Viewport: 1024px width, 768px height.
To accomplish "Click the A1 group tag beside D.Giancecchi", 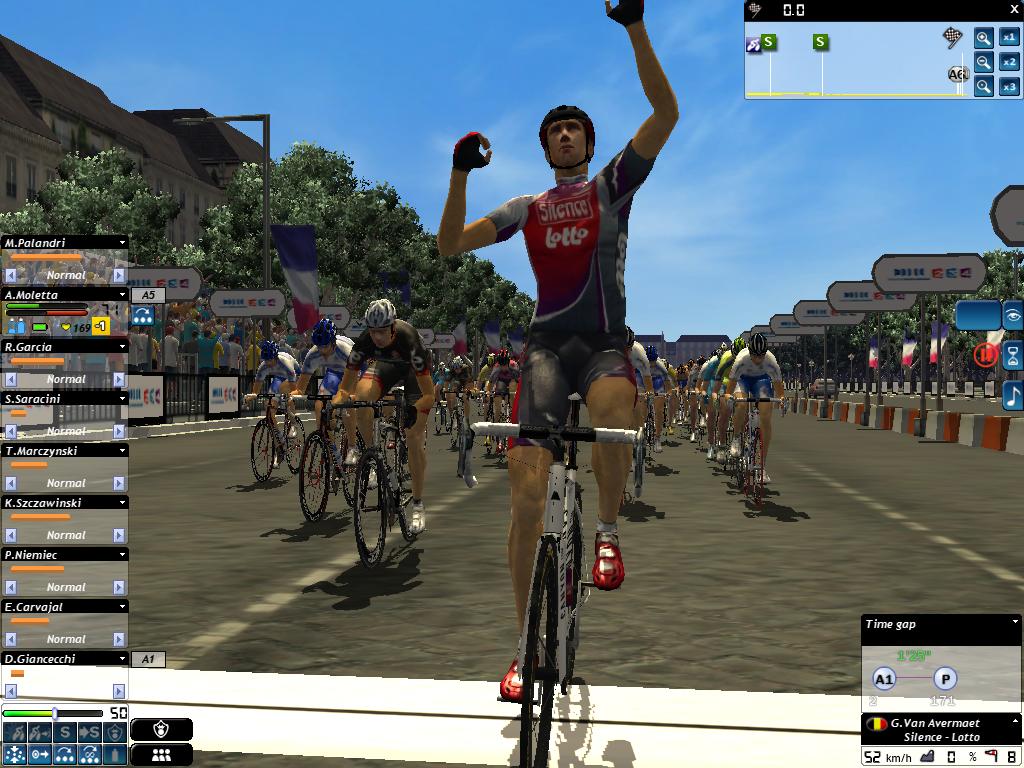I will [148, 659].
